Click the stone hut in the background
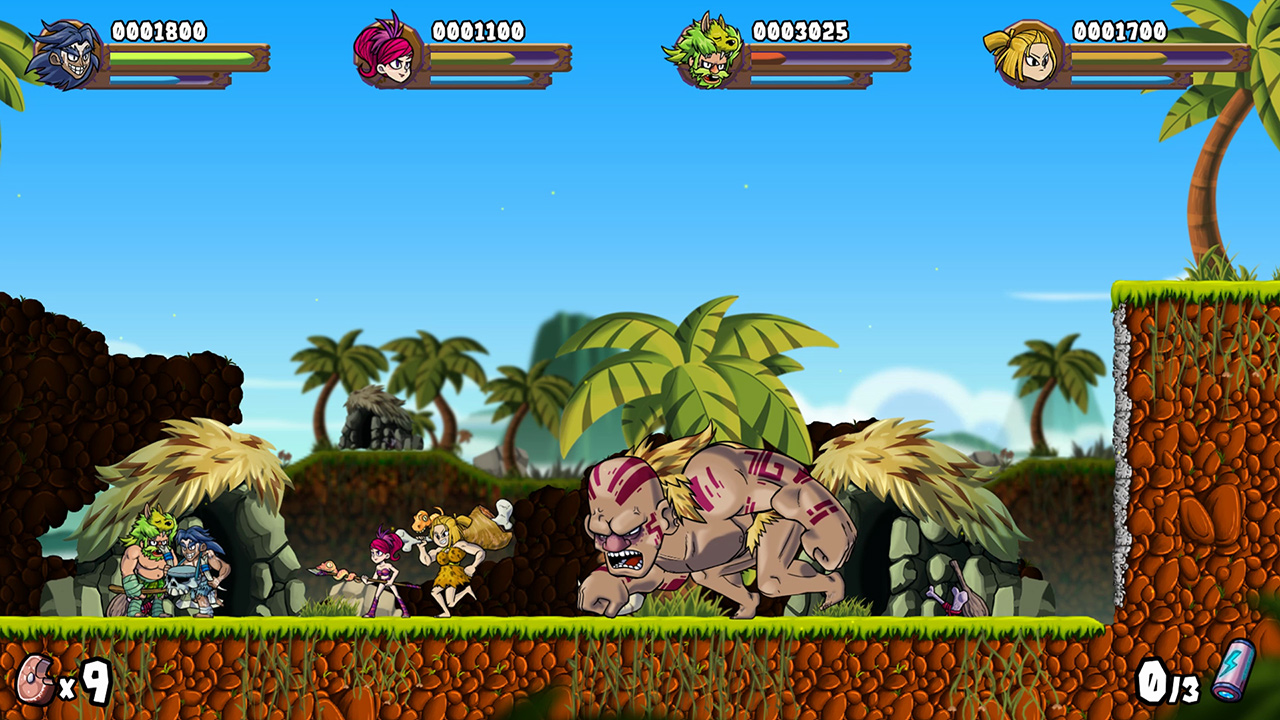 click(x=381, y=415)
